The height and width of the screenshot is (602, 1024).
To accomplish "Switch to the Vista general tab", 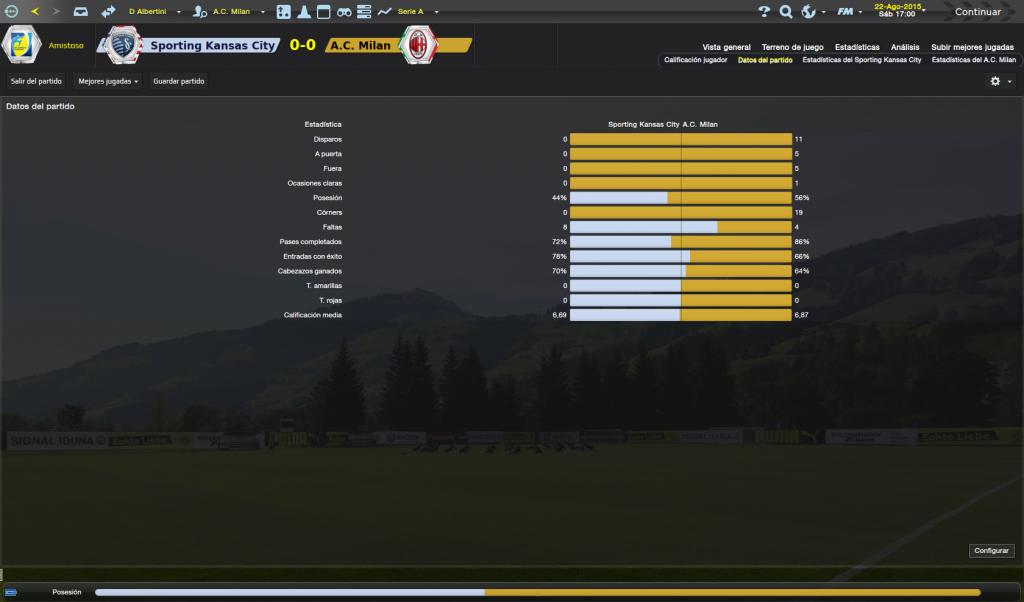I will (x=726, y=47).
